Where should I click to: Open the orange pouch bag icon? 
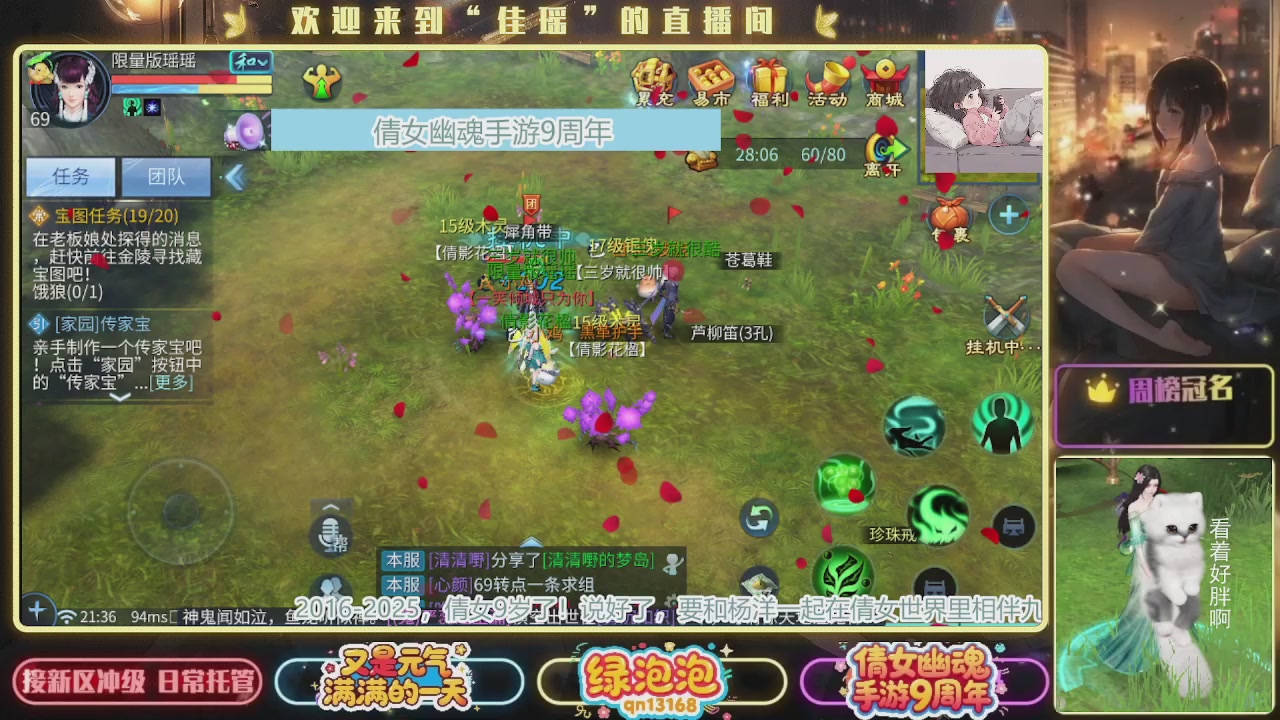coord(949,214)
